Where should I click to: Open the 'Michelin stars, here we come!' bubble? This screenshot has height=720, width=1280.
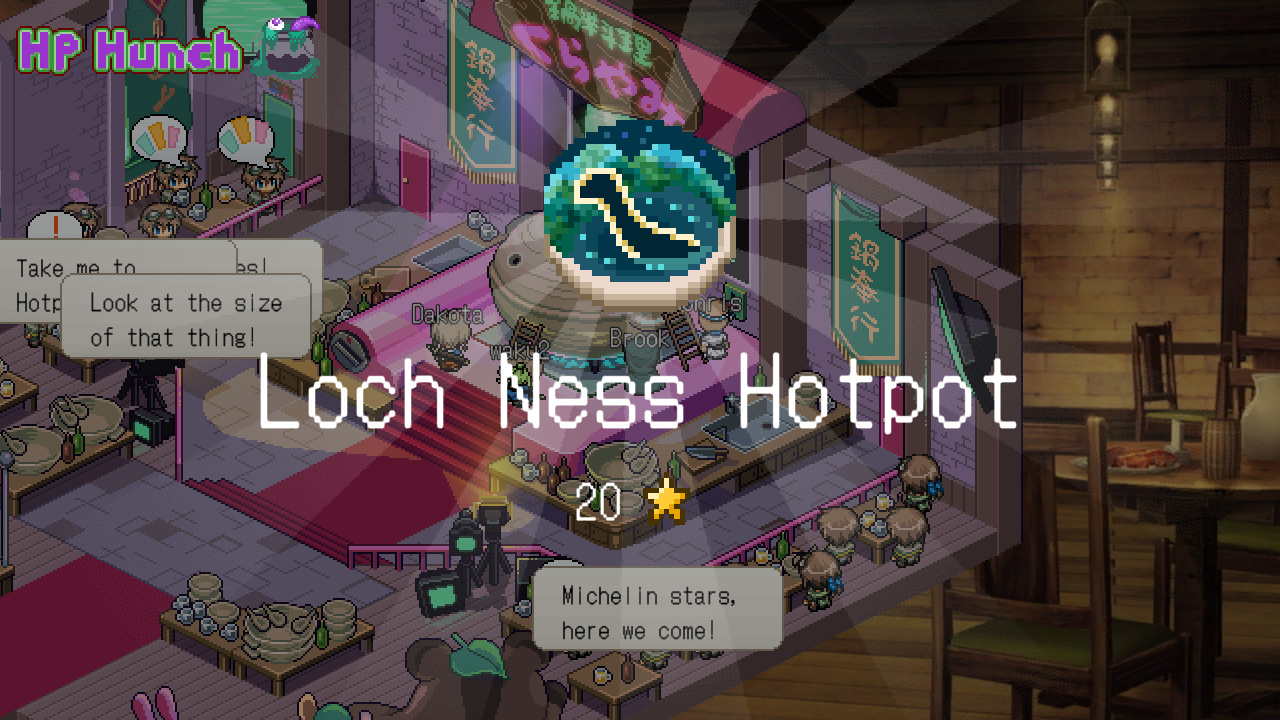[657, 608]
